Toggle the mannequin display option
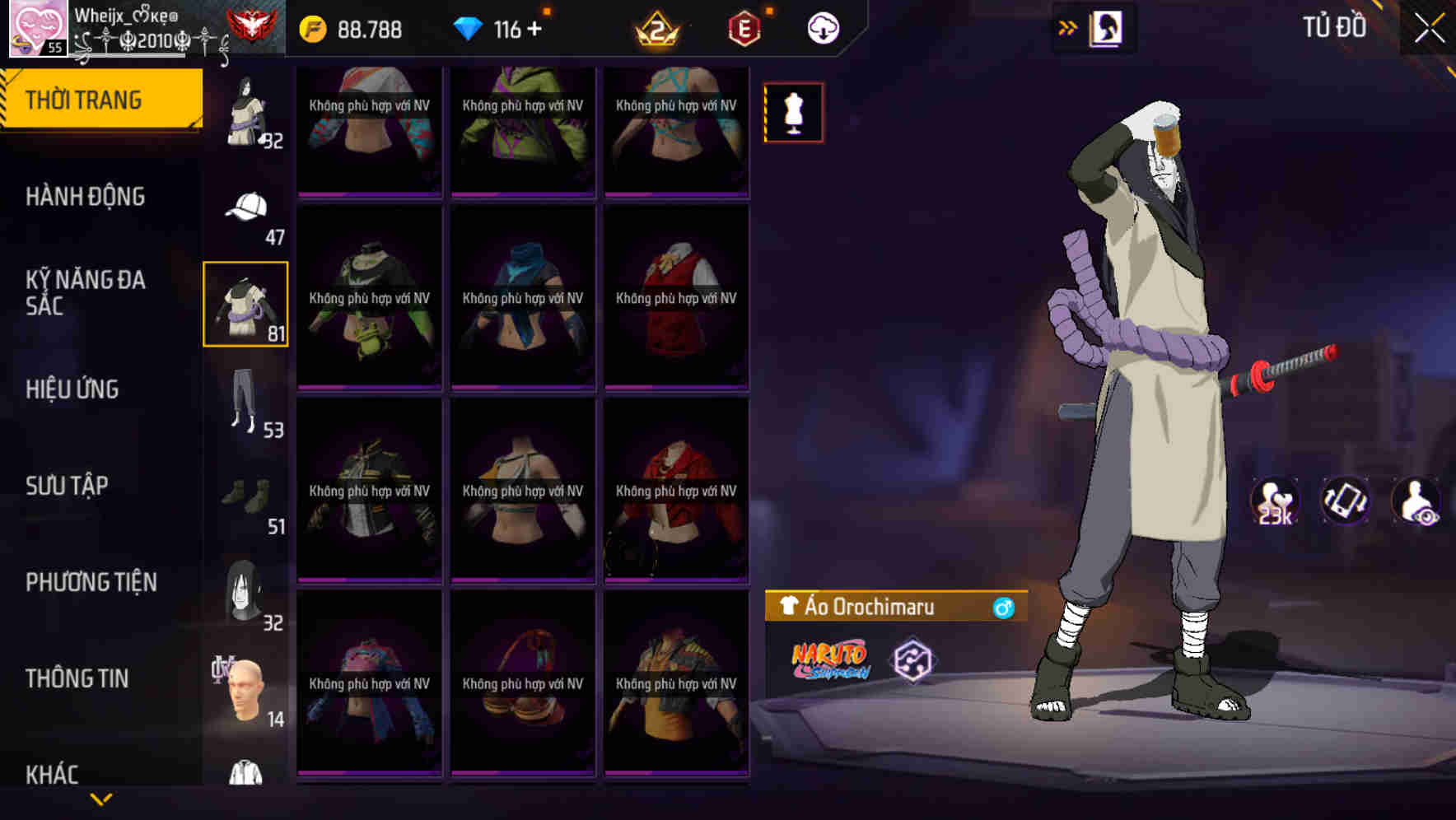1456x820 pixels. click(793, 112)
